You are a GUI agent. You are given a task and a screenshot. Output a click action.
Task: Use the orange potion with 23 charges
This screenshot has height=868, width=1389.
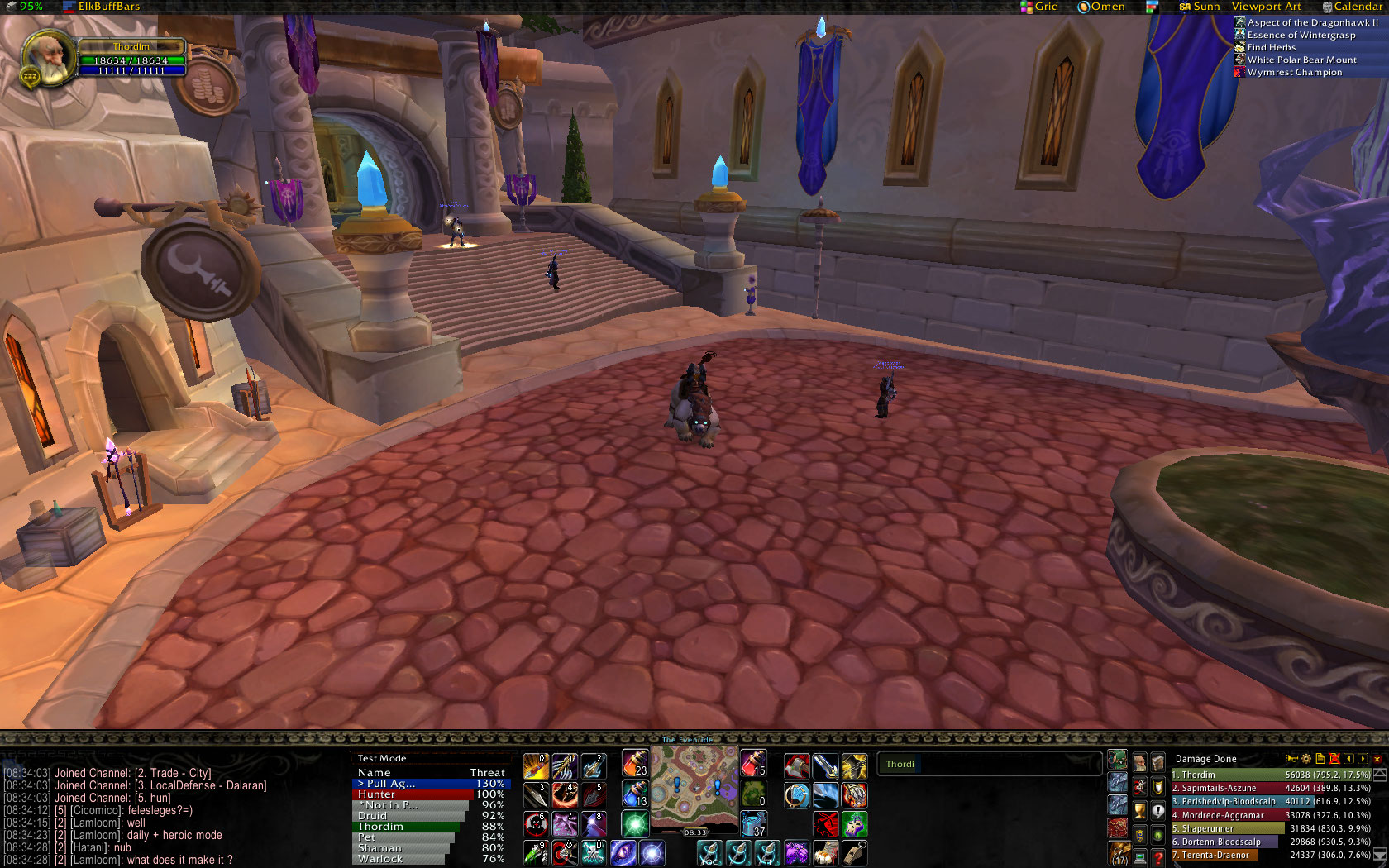(635, 765)
